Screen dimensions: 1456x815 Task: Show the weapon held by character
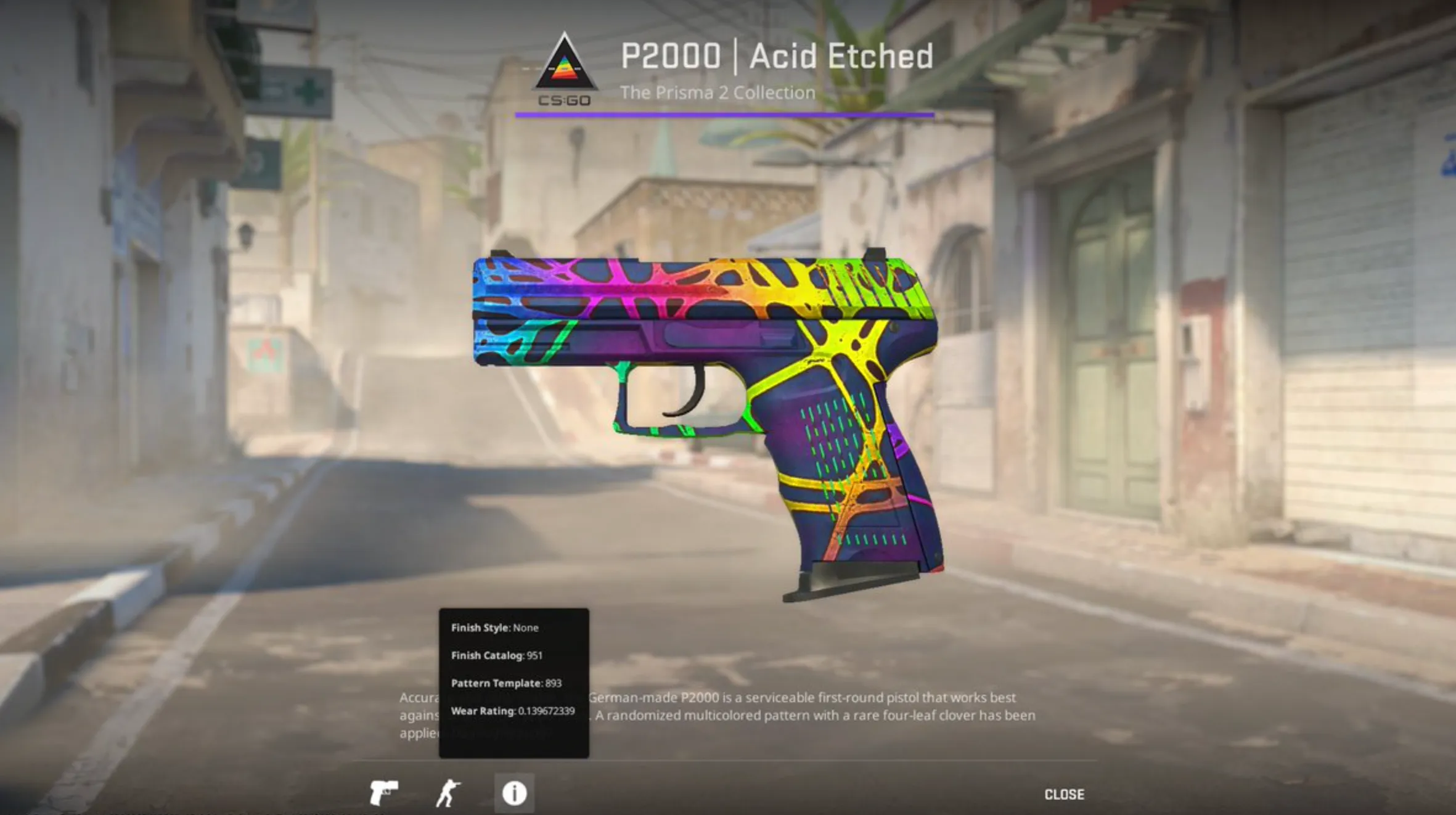[448, 793]
